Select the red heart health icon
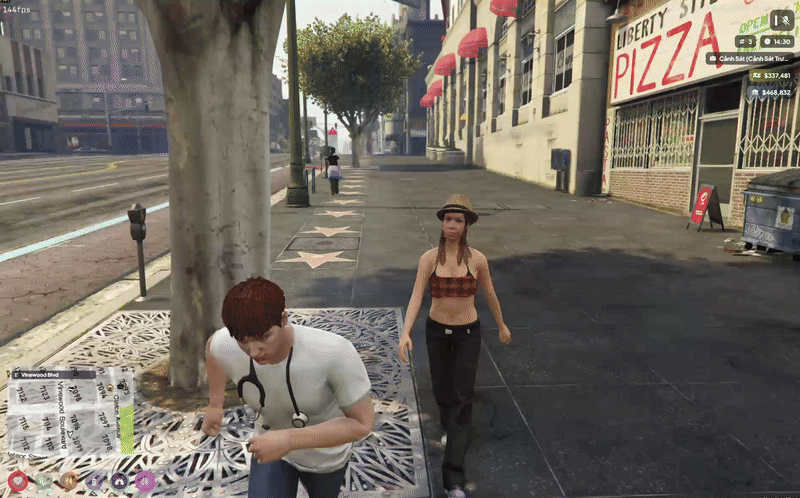The height and width of the screenshot is (498, 800). point(18,481)
